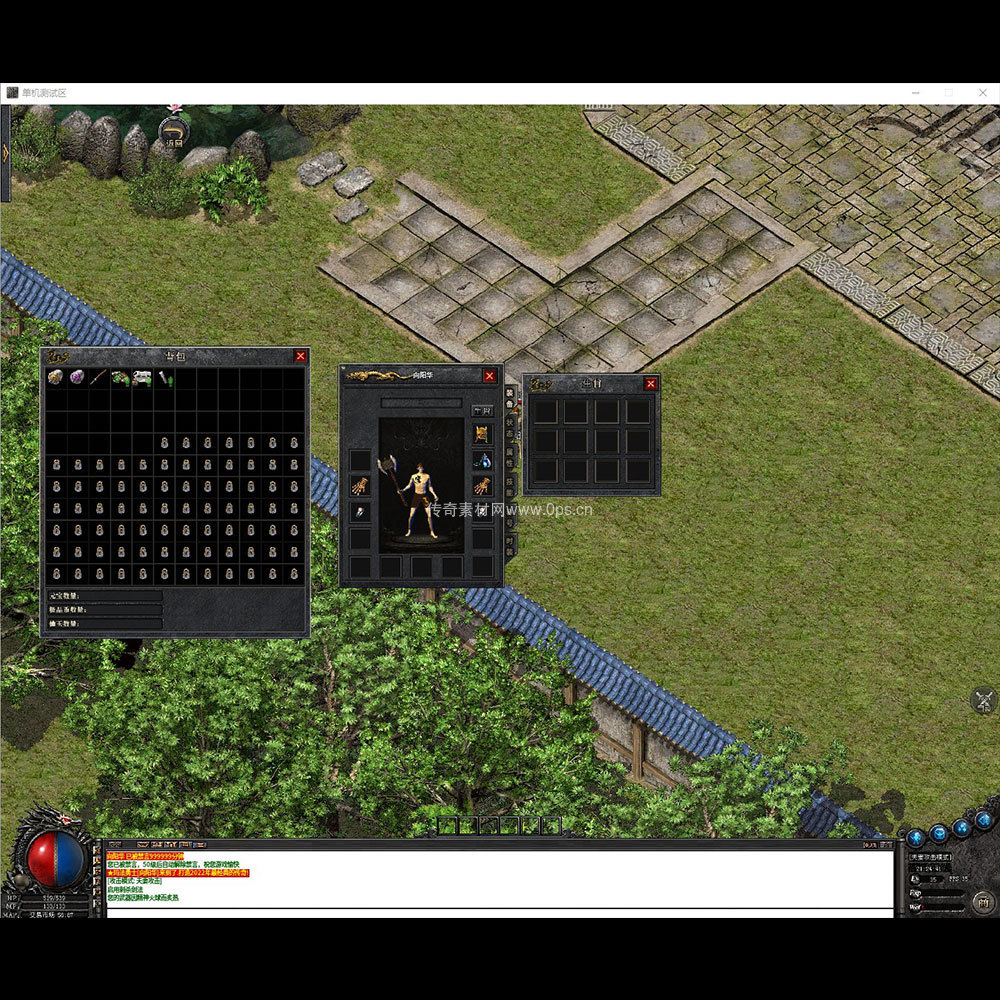Minimize the game window
Image resolution: width=1000 pixels, height=1000 pixels.
coord(916,92)
